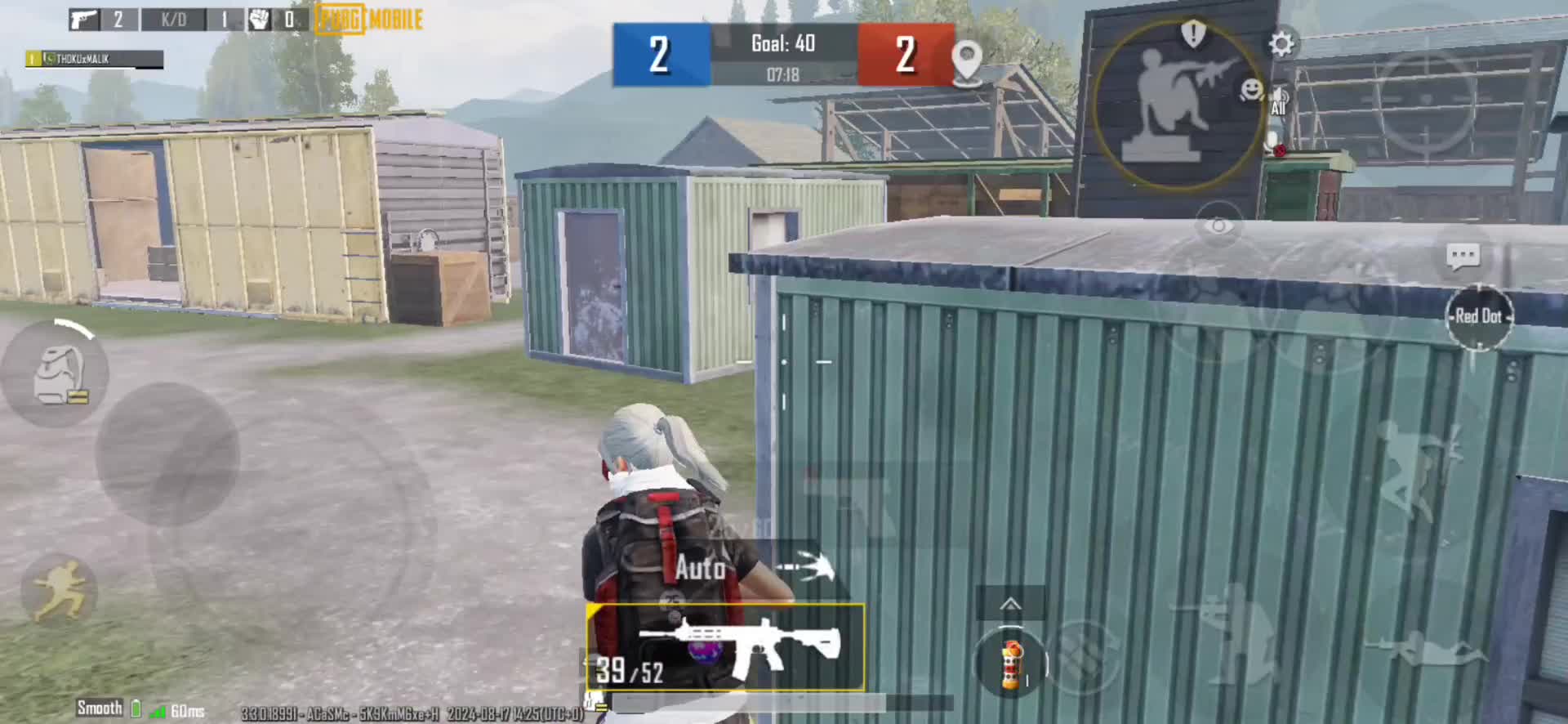Select the M416 rifle weapon slot
The image size is (1568, 724).
(725, 647)
